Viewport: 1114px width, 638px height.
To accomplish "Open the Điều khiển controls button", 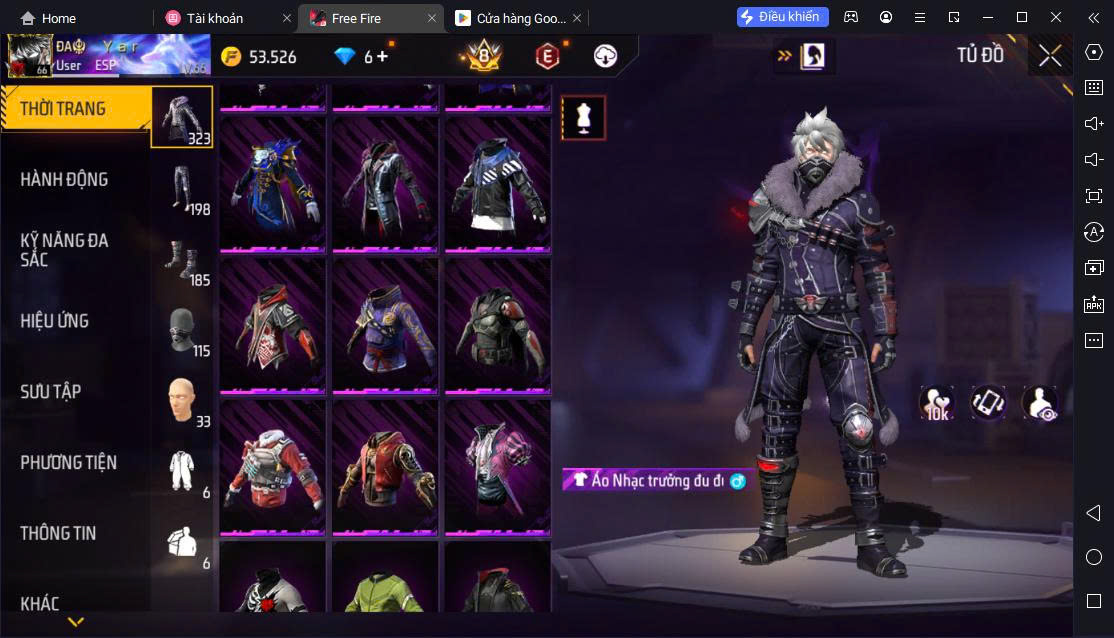I will pyautogui.click(x=783, y=17).
